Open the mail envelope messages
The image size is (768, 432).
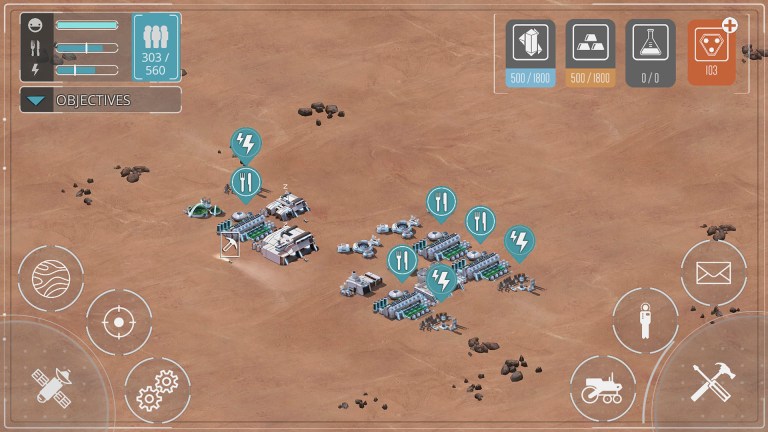713,272
